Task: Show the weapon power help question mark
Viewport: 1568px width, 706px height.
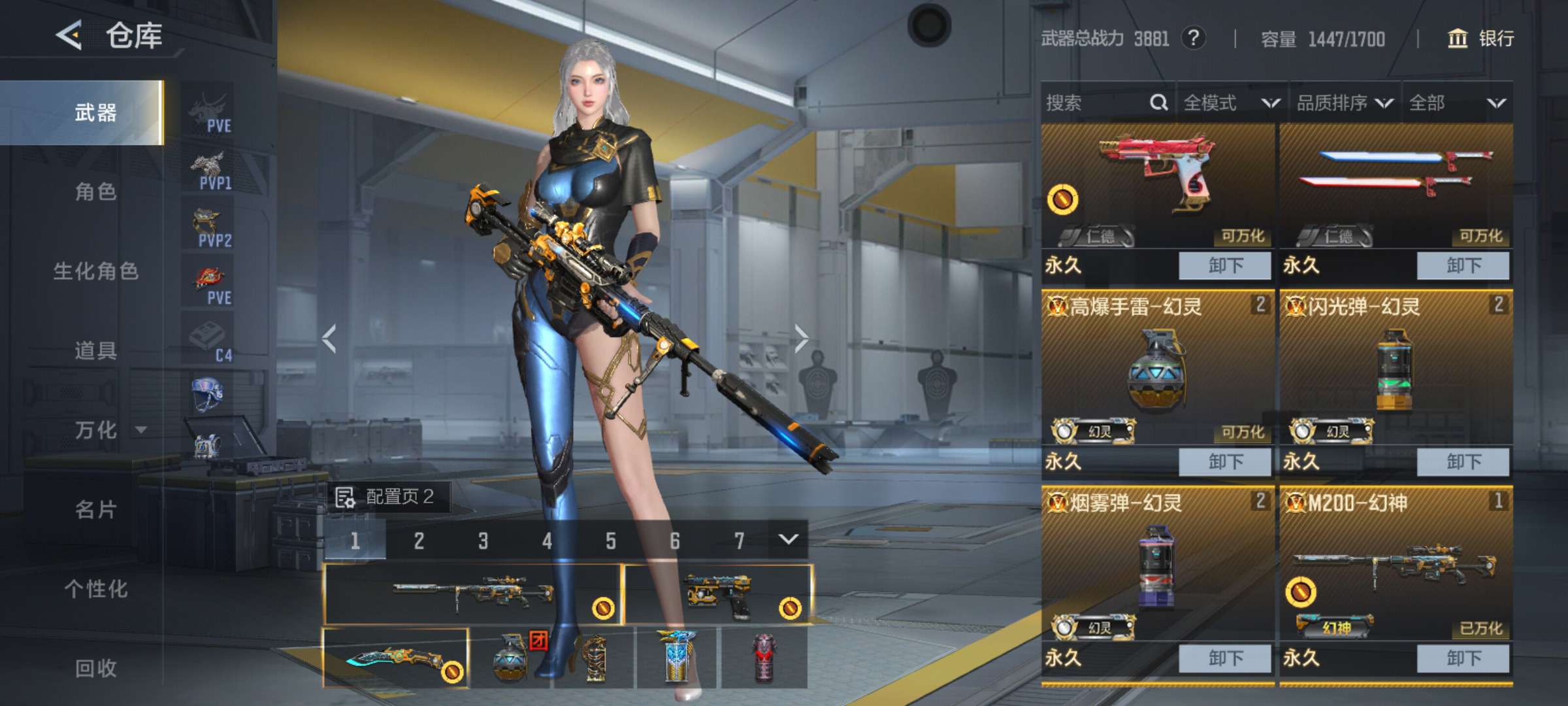Action: pos(1193,39)
